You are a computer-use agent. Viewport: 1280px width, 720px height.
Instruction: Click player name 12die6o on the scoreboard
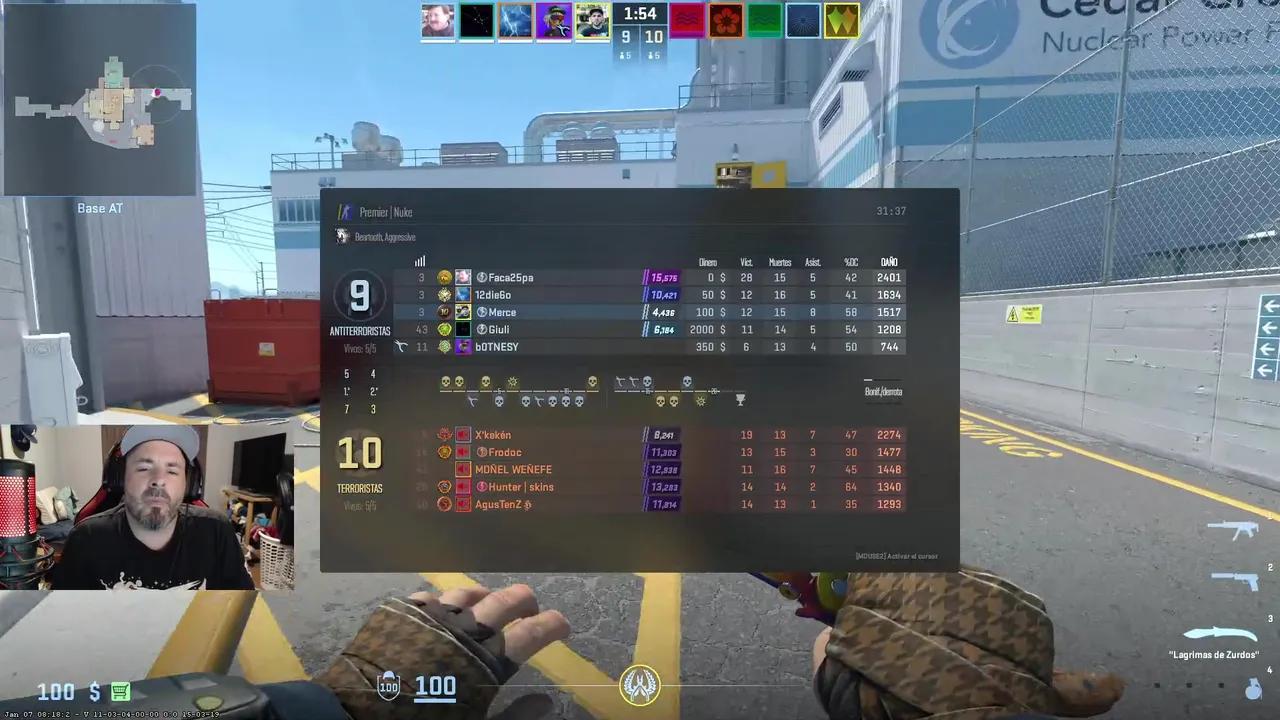click(493, 294)
